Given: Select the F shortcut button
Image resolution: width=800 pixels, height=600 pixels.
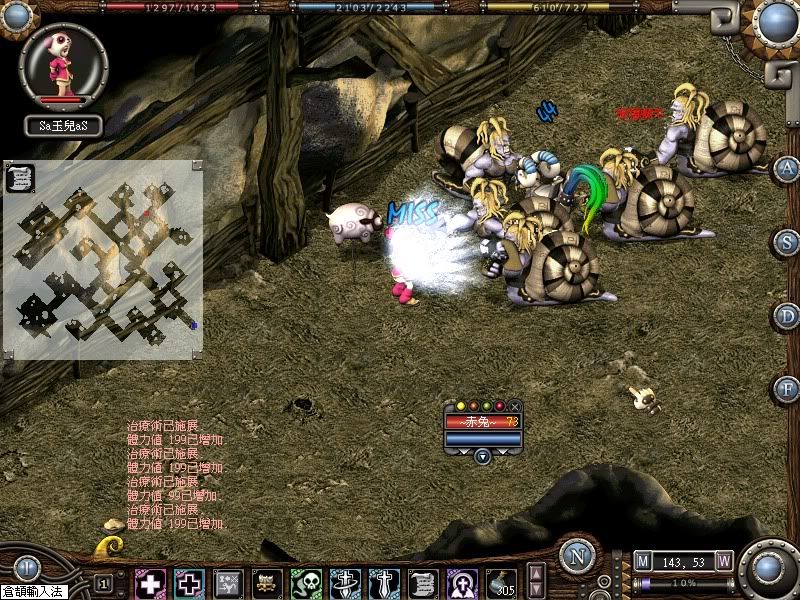Looking at the screenshot, I should [788, 388].
